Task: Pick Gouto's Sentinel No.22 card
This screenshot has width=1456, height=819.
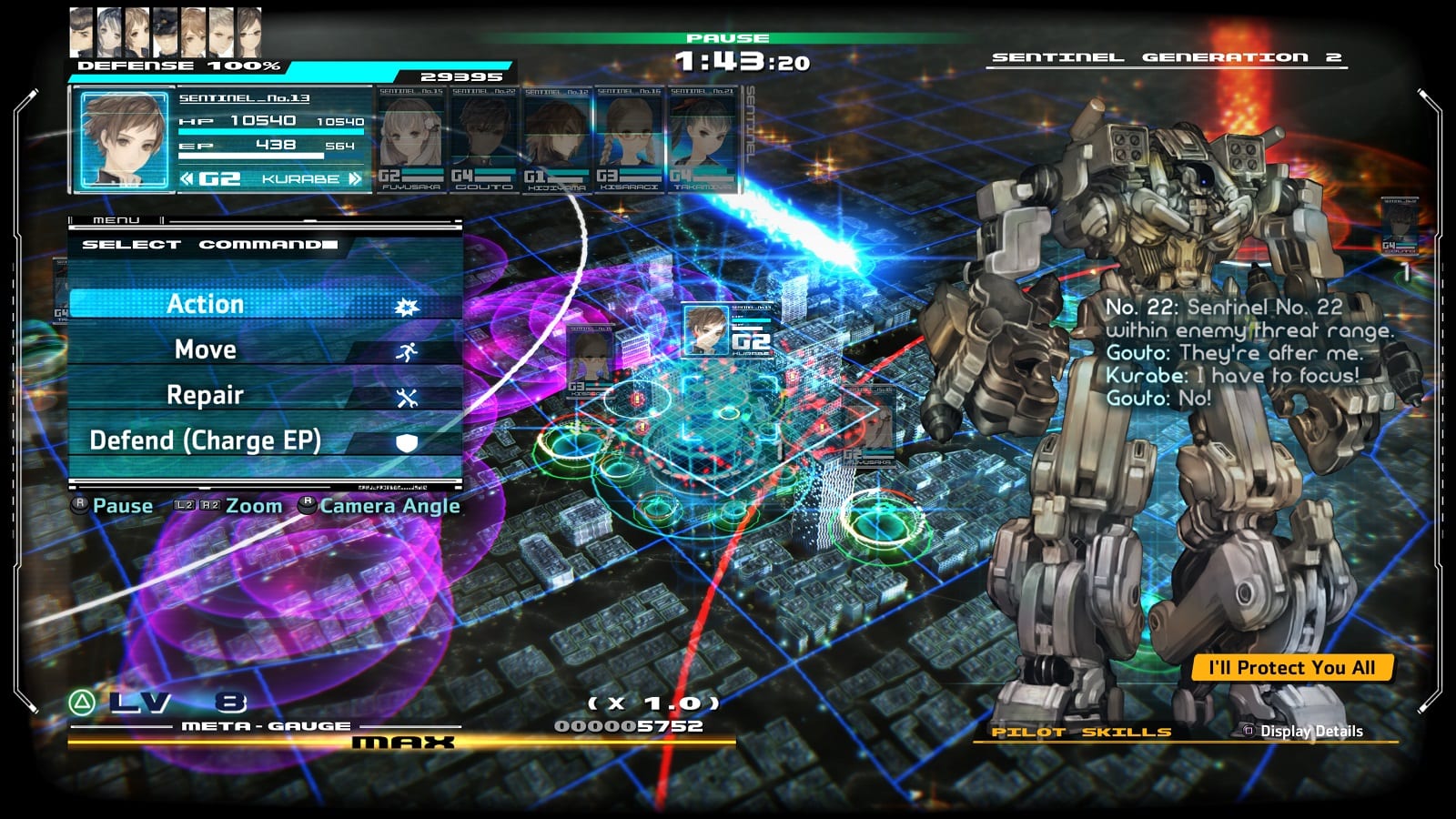Action: (x=484, y=139)
